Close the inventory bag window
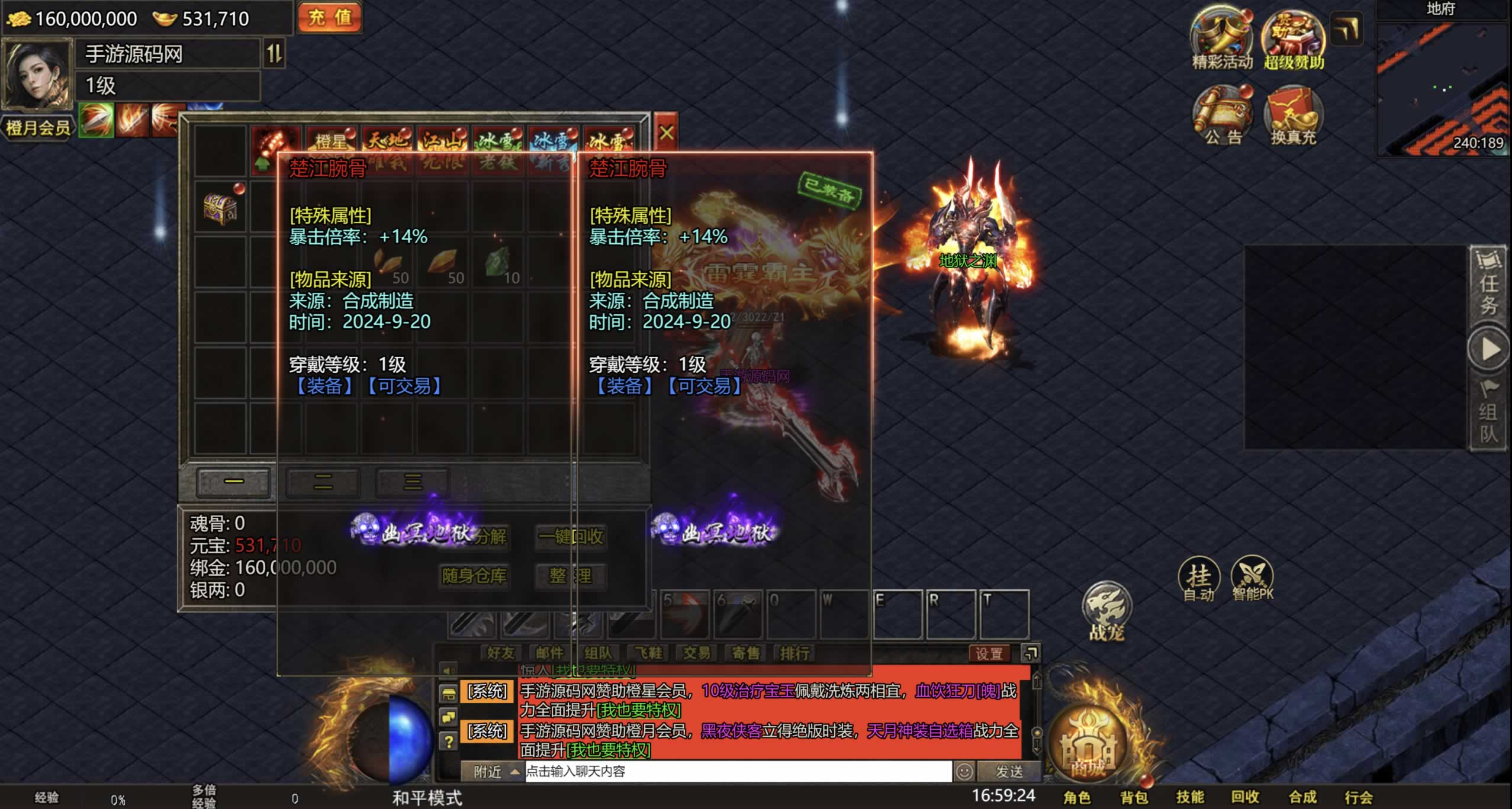The width and height of the screenshot is (1512, 809). click(666, 133)
